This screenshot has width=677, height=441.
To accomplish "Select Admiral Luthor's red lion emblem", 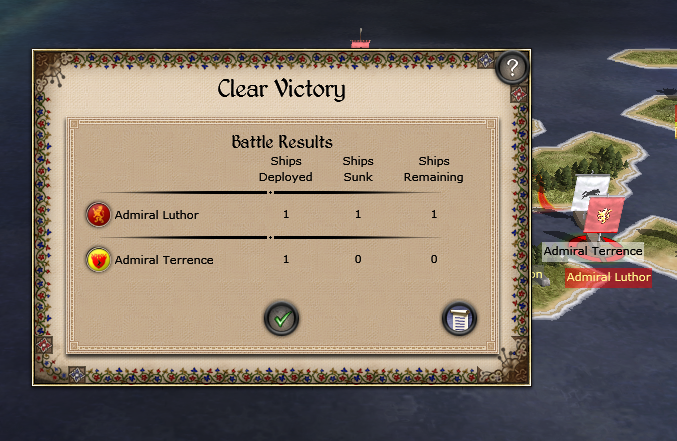I will tap(98, 214).
